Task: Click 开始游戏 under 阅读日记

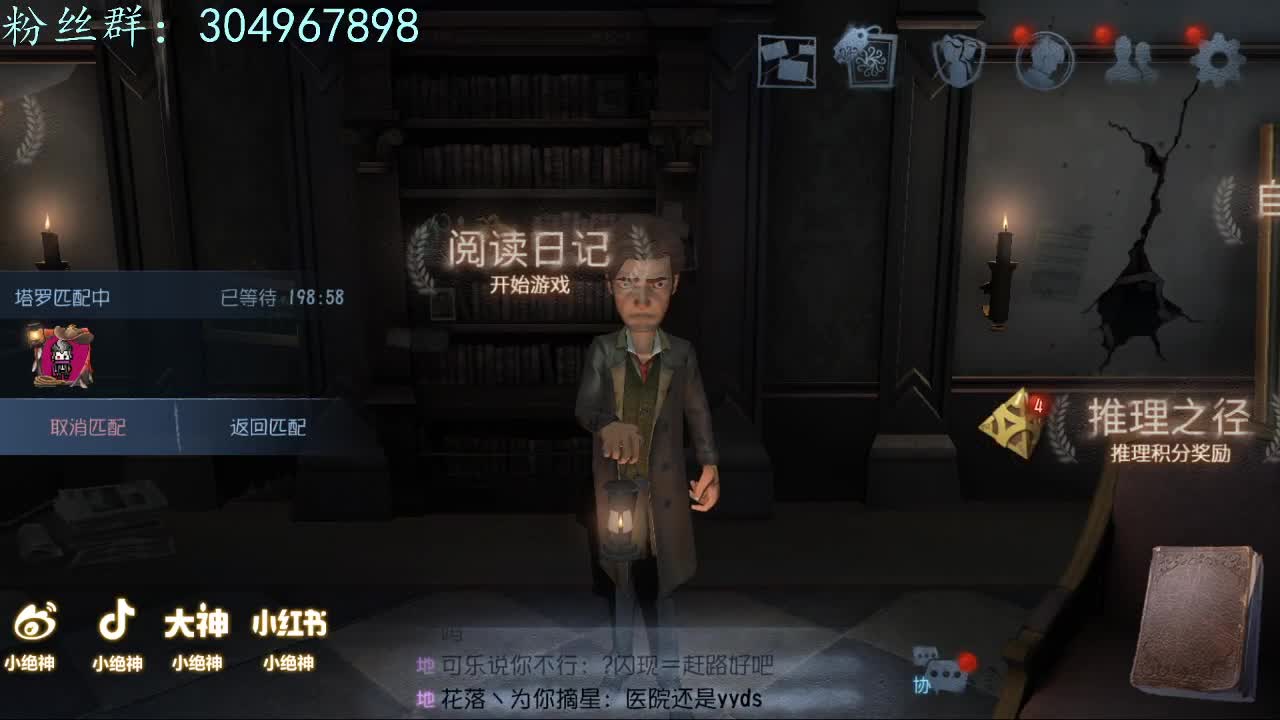Action: [x=530, y=287]
